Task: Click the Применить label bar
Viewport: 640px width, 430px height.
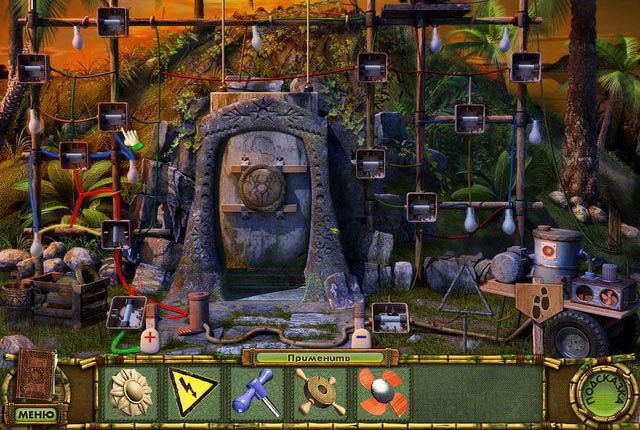Action: coord(319,356)
